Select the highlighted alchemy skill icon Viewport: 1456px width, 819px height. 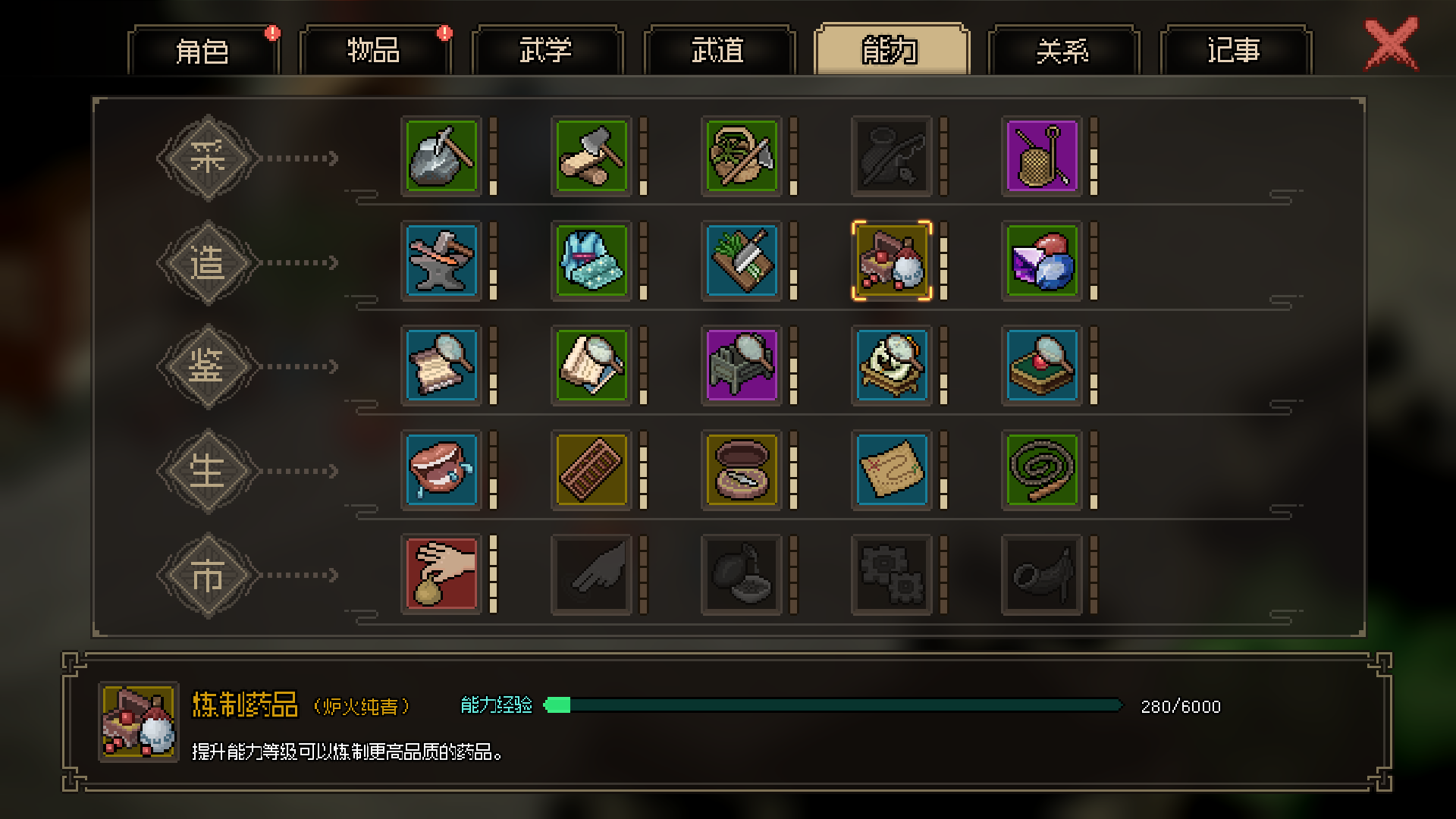pyautogui.click(x=892, y=261)
